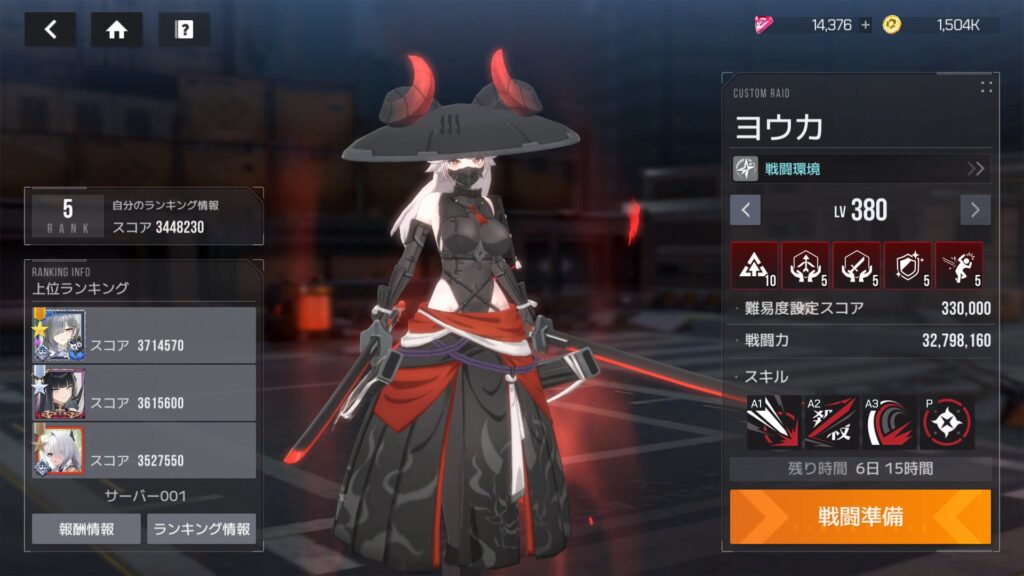Open your own rank 5 info panel
This screenshot has height=576, width=1024.
pos(144,216)
